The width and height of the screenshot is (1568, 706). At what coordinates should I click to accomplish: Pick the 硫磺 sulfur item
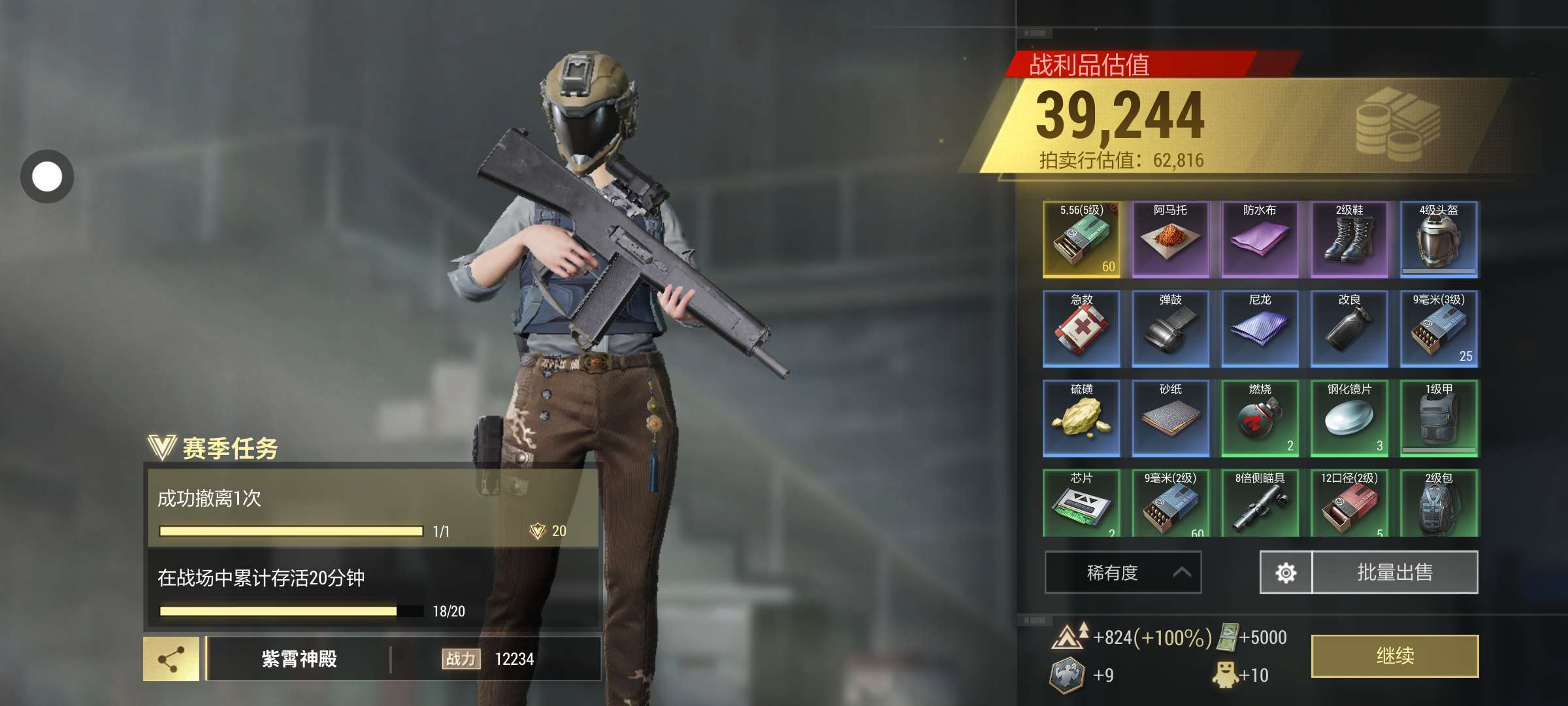(1081, 418)
